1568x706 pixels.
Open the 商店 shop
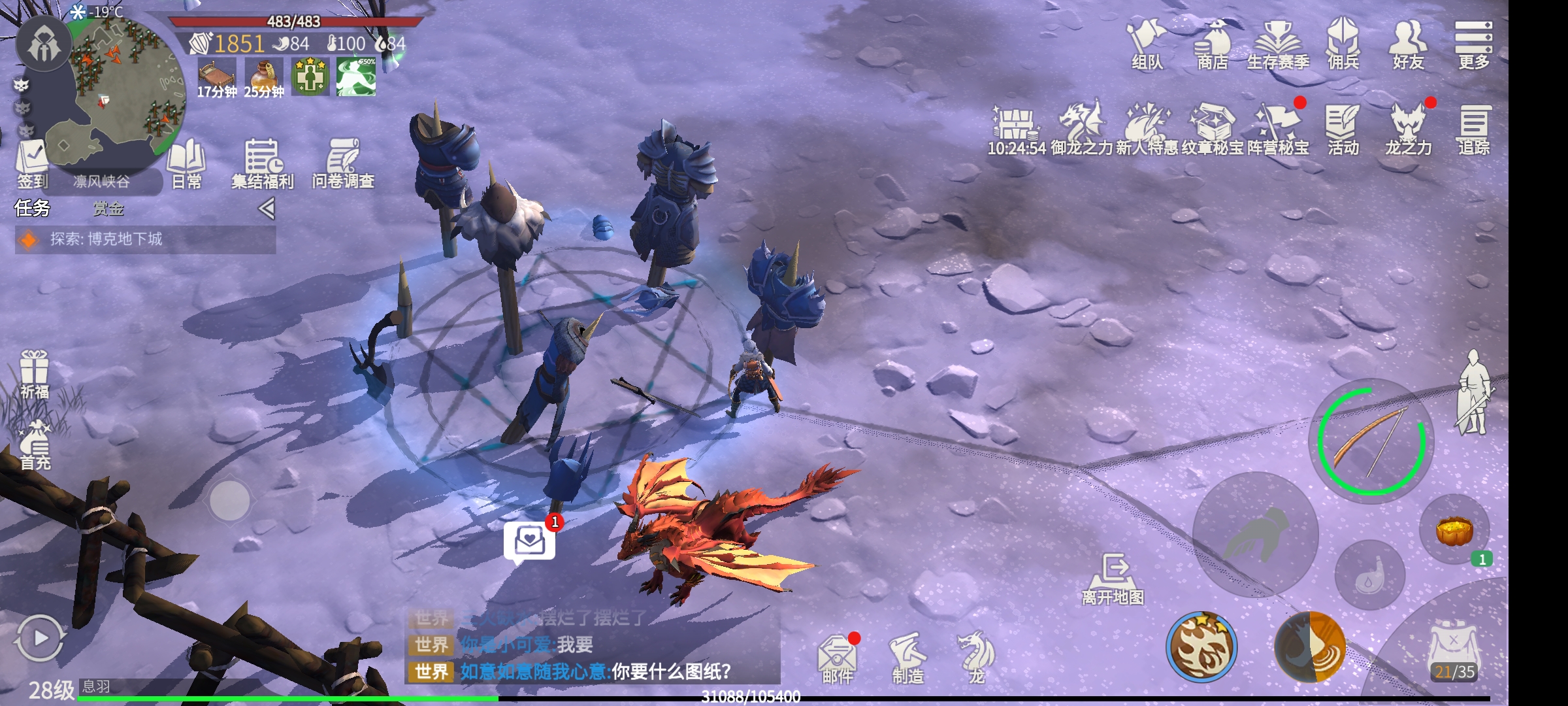(1212, 43)
